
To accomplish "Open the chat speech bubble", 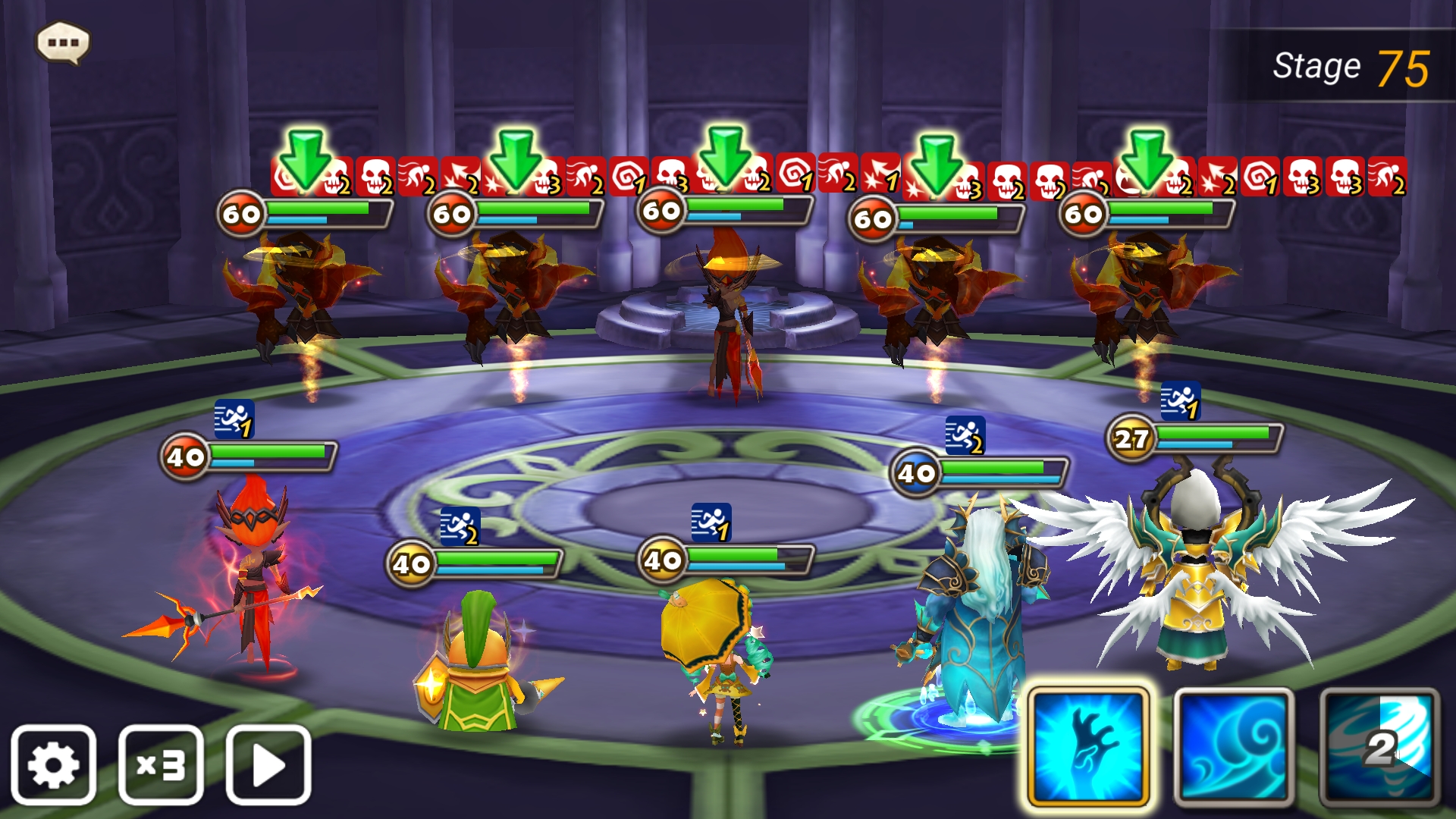I will pos(63,42).
